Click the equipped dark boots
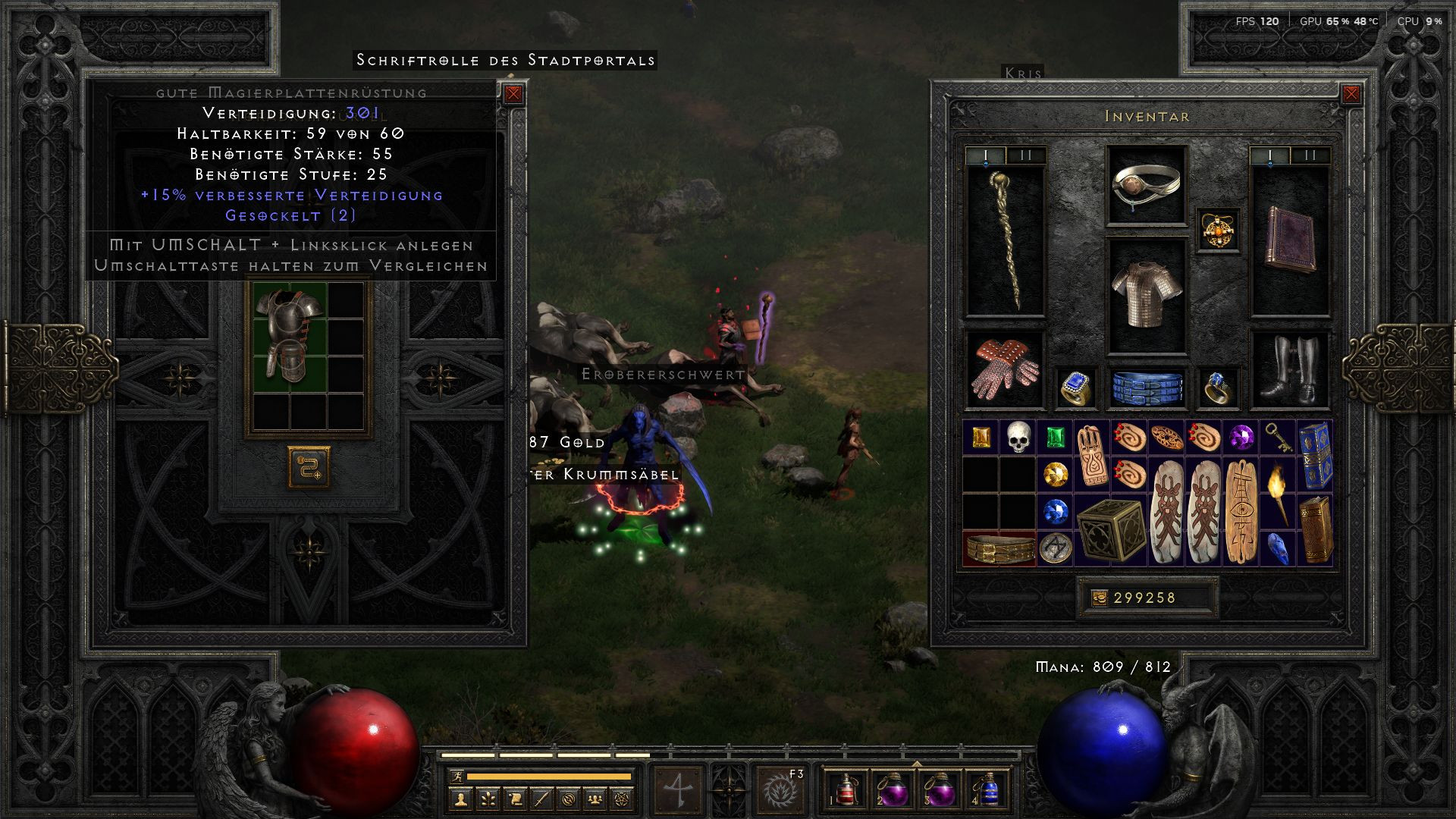This screenshot has width=1456, height=819. point(1290,370)
